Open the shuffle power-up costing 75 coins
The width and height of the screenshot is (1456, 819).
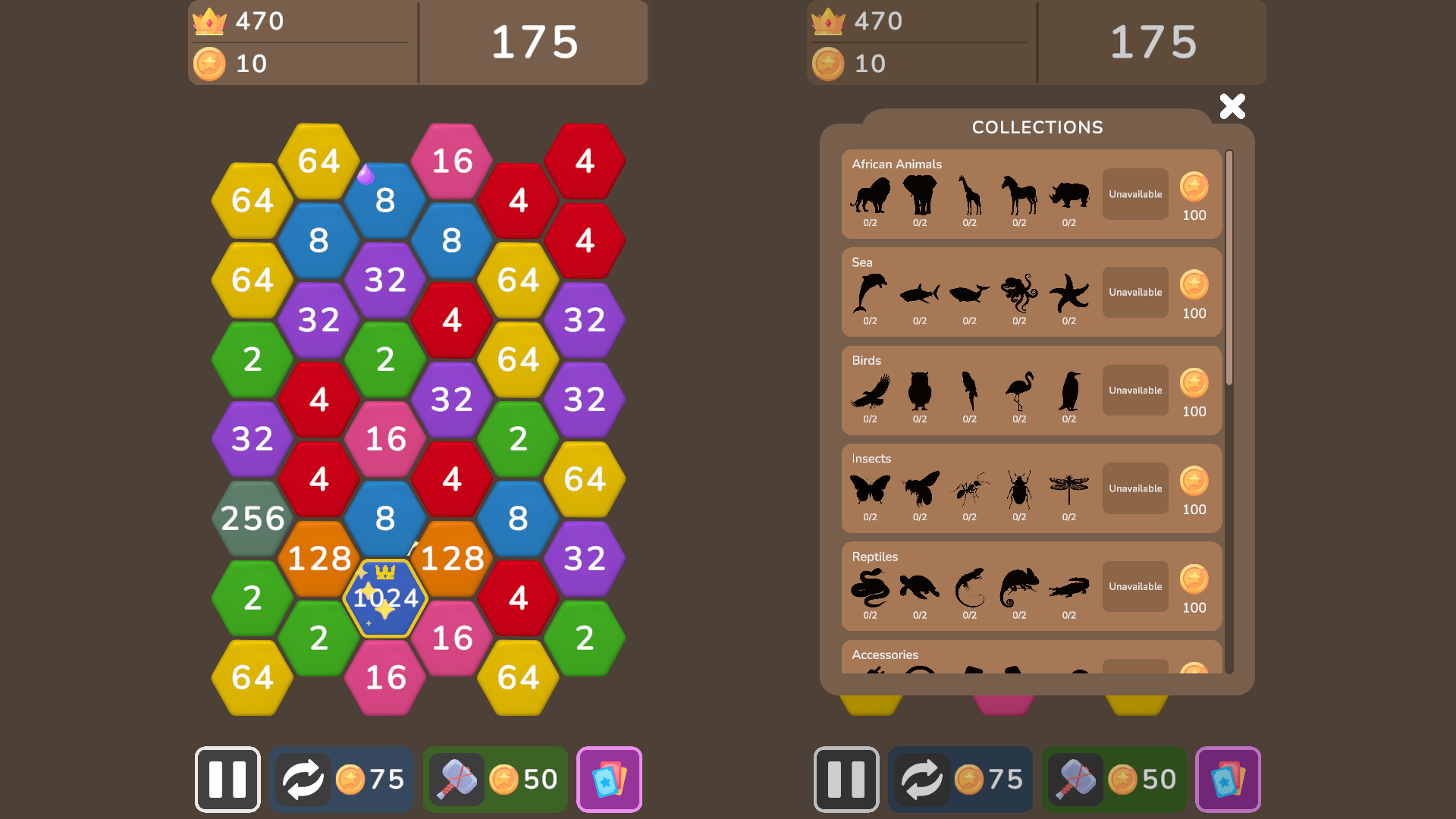click(341, 780)
